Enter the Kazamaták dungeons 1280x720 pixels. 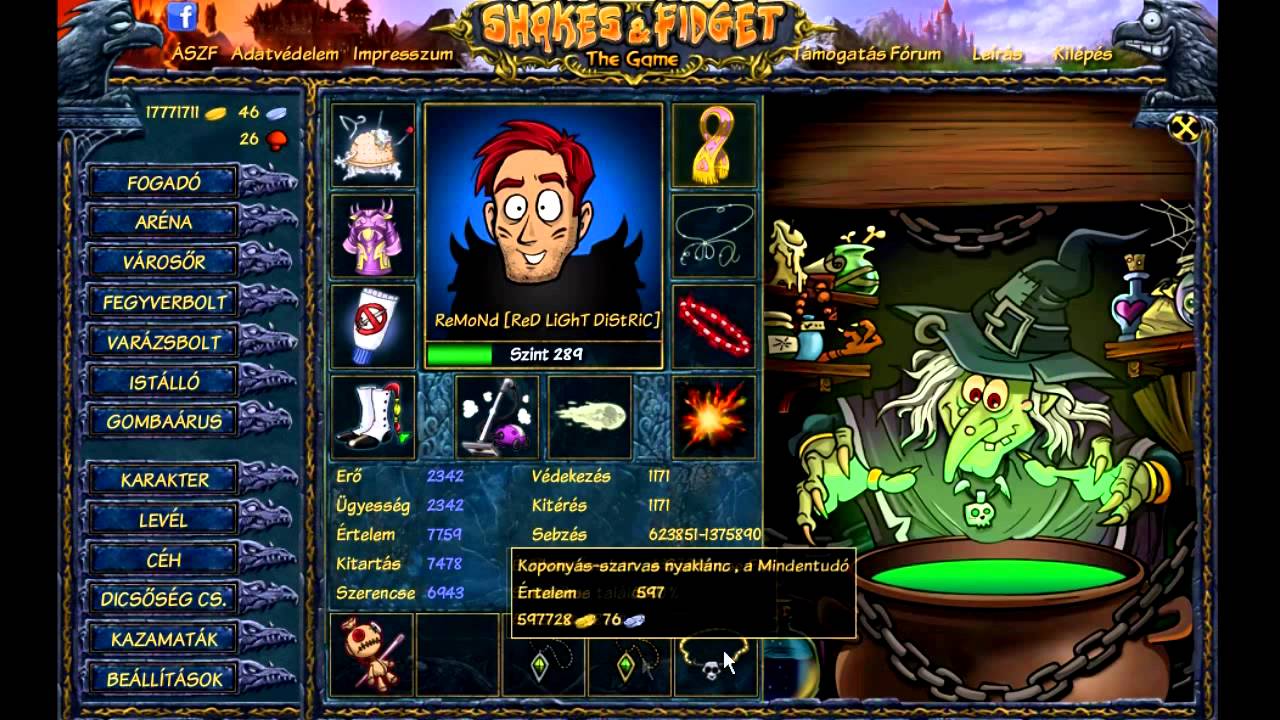pyautogui.click(x=164, y=639)
